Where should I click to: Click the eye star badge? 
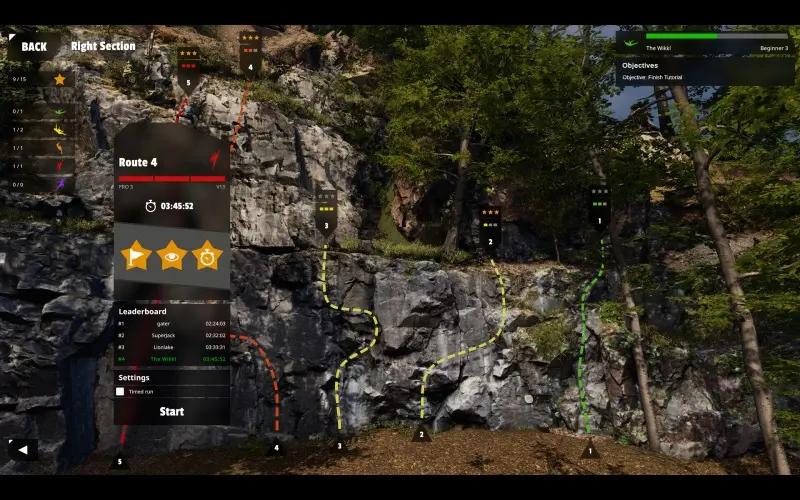coord(172,255)
